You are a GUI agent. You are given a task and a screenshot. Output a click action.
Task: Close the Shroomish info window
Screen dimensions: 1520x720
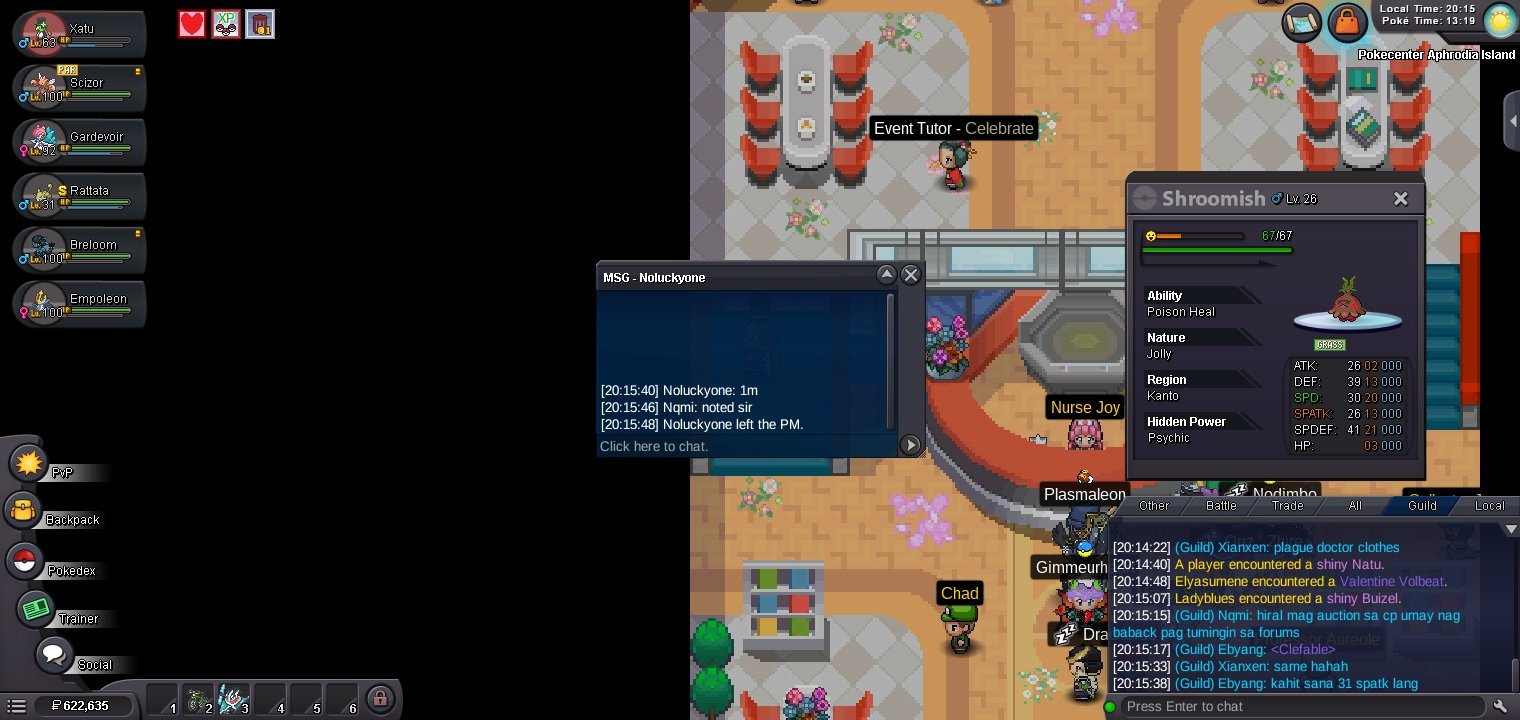click(1401, 199)
